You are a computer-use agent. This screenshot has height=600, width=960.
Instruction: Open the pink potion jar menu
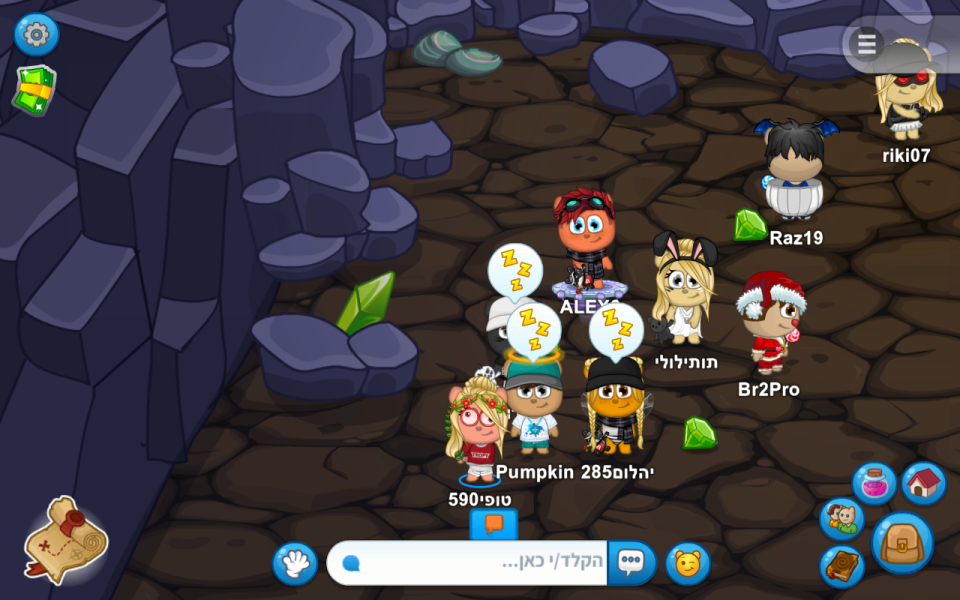pos(874,484)
